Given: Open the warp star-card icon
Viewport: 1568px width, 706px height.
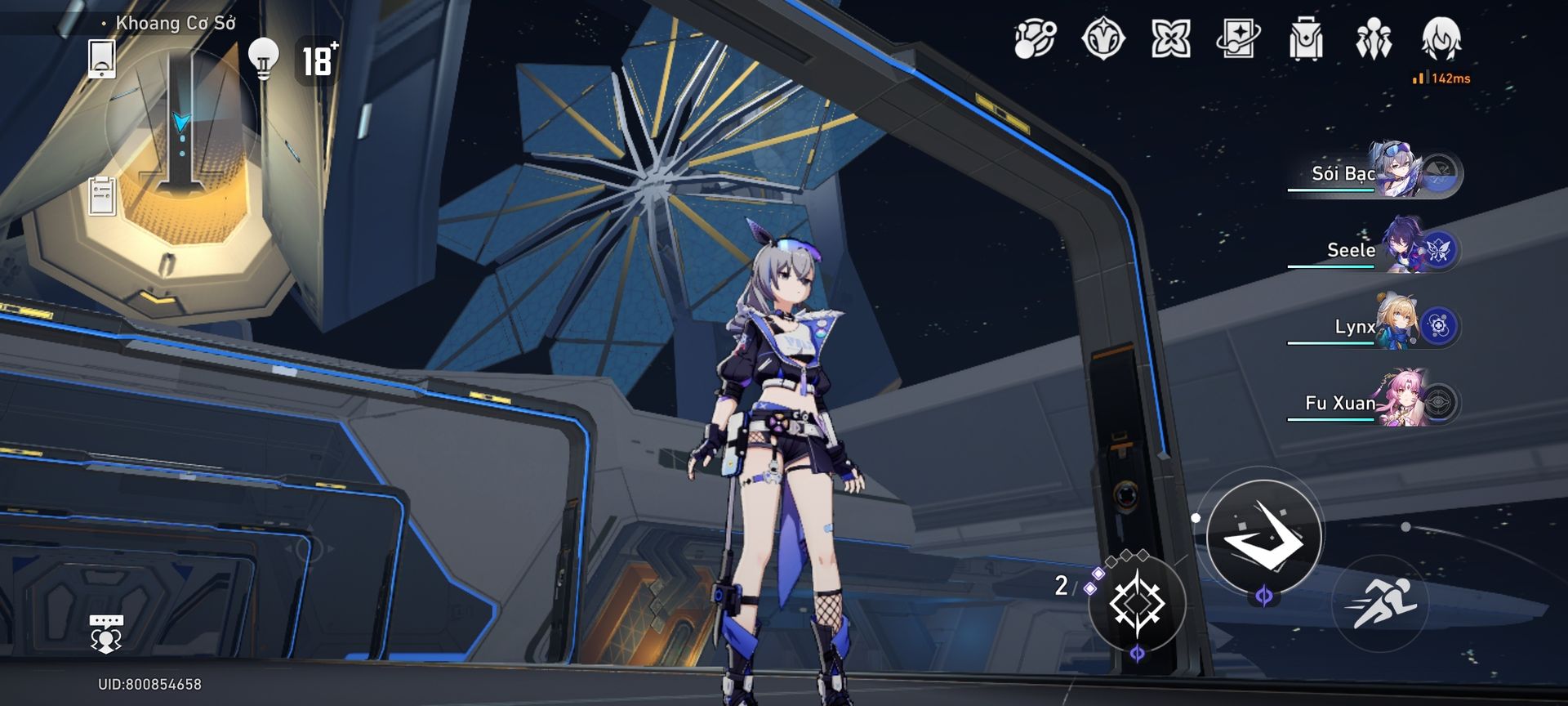Looking at the screenshot, I should click(1238, 39).
